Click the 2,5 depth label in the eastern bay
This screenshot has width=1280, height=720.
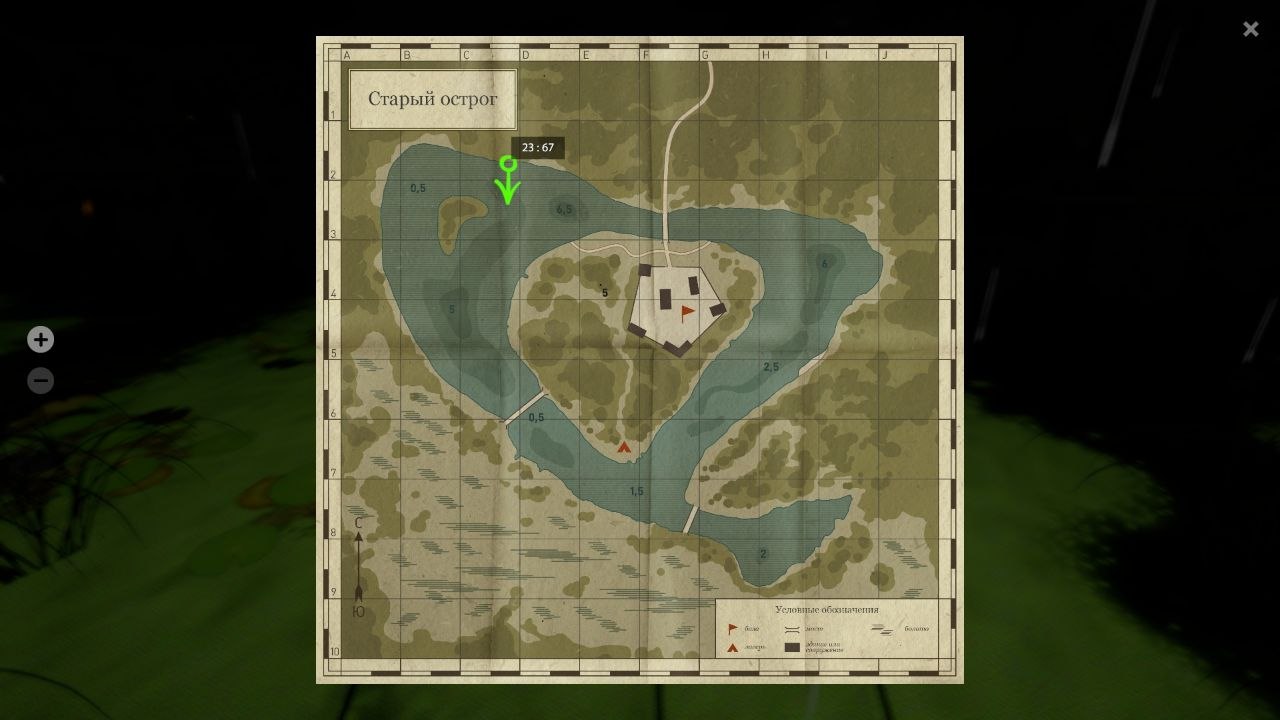tap(770, 364)
